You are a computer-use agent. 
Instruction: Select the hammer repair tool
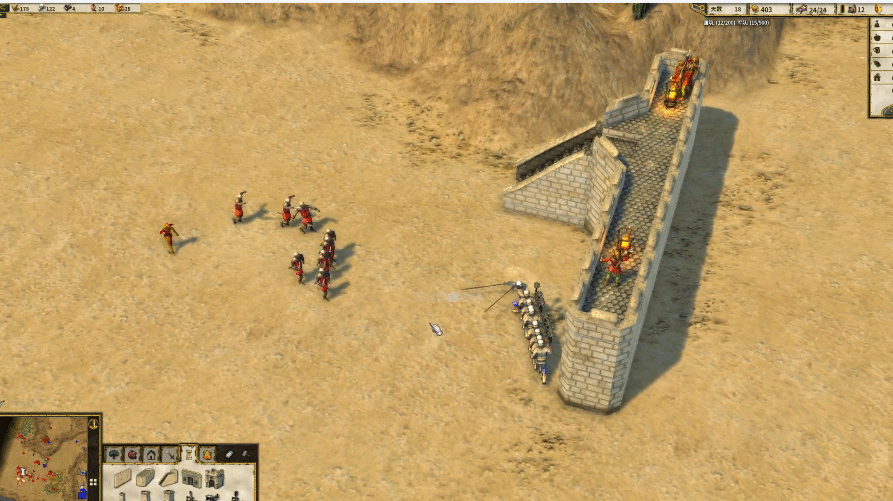click(x=246, y=454)
